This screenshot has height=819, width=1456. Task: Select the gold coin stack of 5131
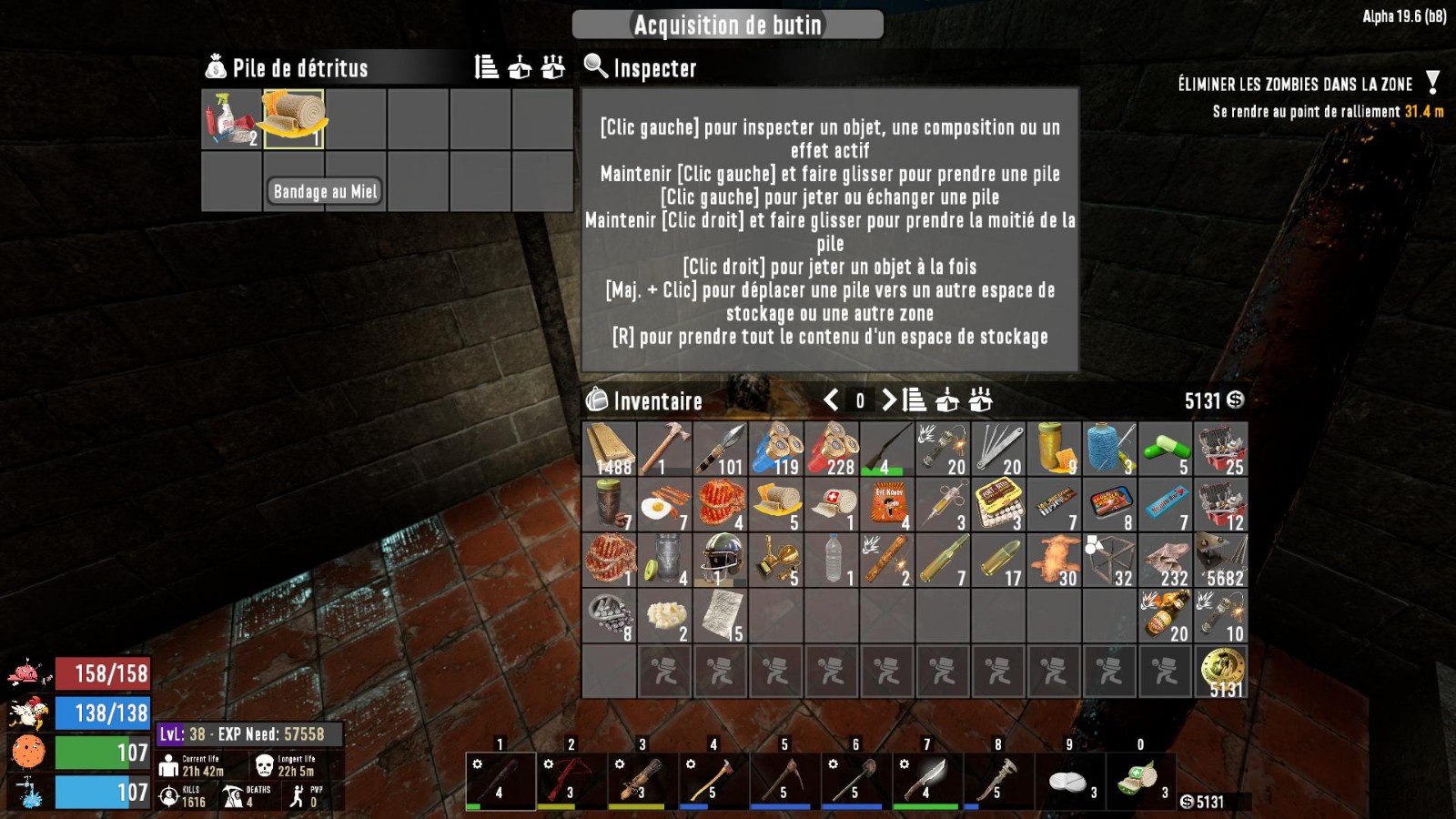click(x=1220, y=672)
